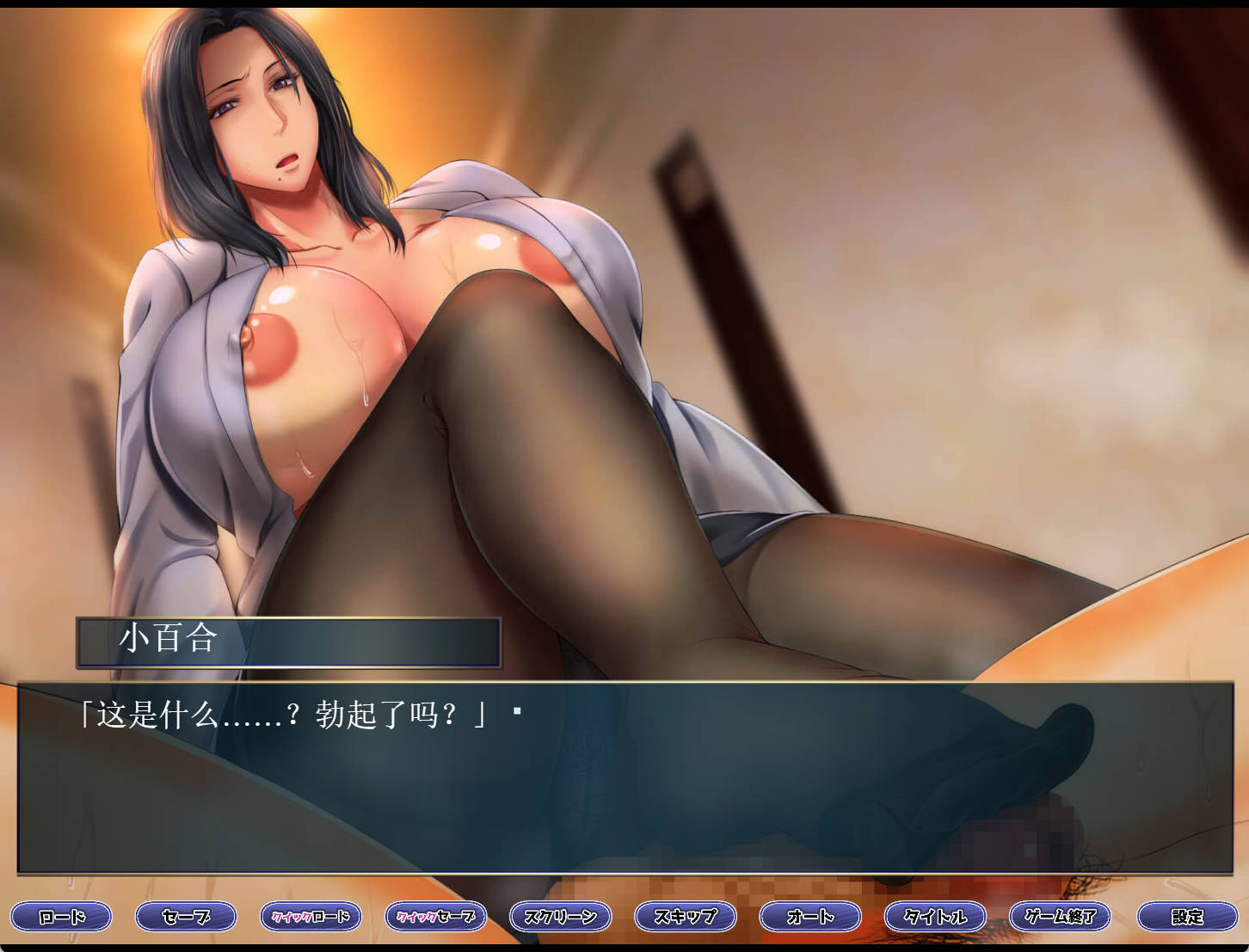The image size is (1249, 952).
Task: Capture a screenshot with the スクリーン button
Action: point(560,917)
